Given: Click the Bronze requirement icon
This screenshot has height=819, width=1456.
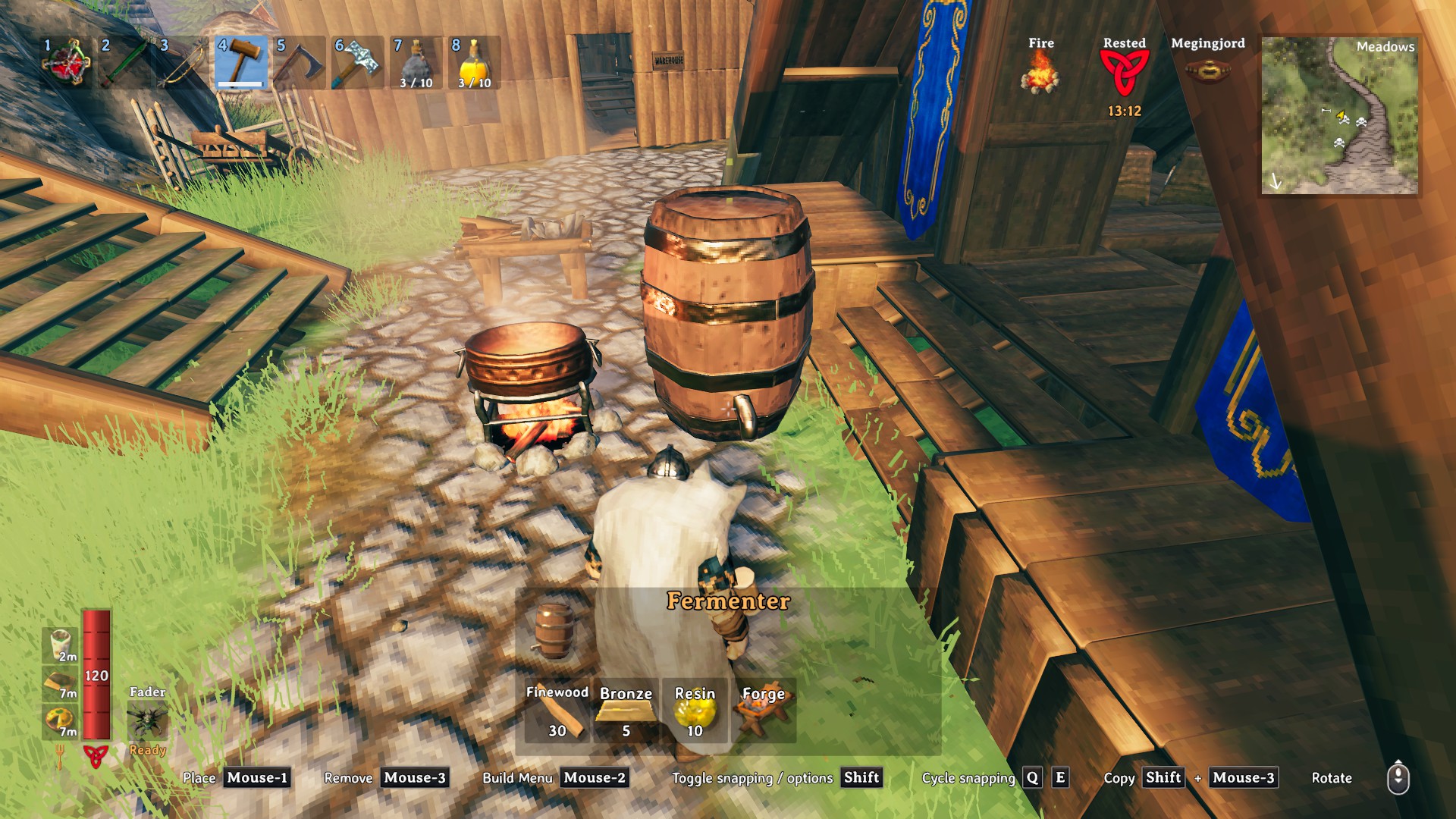Looking at the screenshot, I should point(626,711).
